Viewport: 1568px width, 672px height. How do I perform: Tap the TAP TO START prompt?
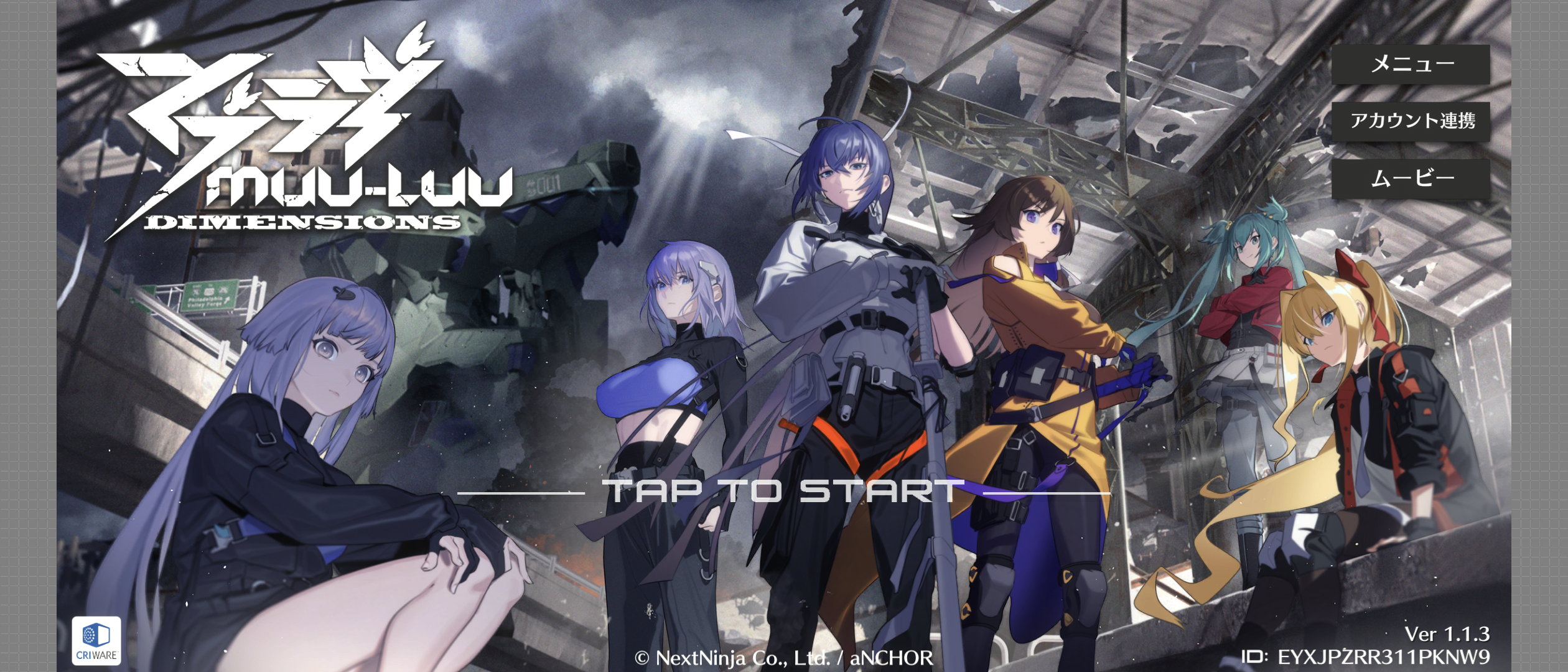click(x=783, y=491)
